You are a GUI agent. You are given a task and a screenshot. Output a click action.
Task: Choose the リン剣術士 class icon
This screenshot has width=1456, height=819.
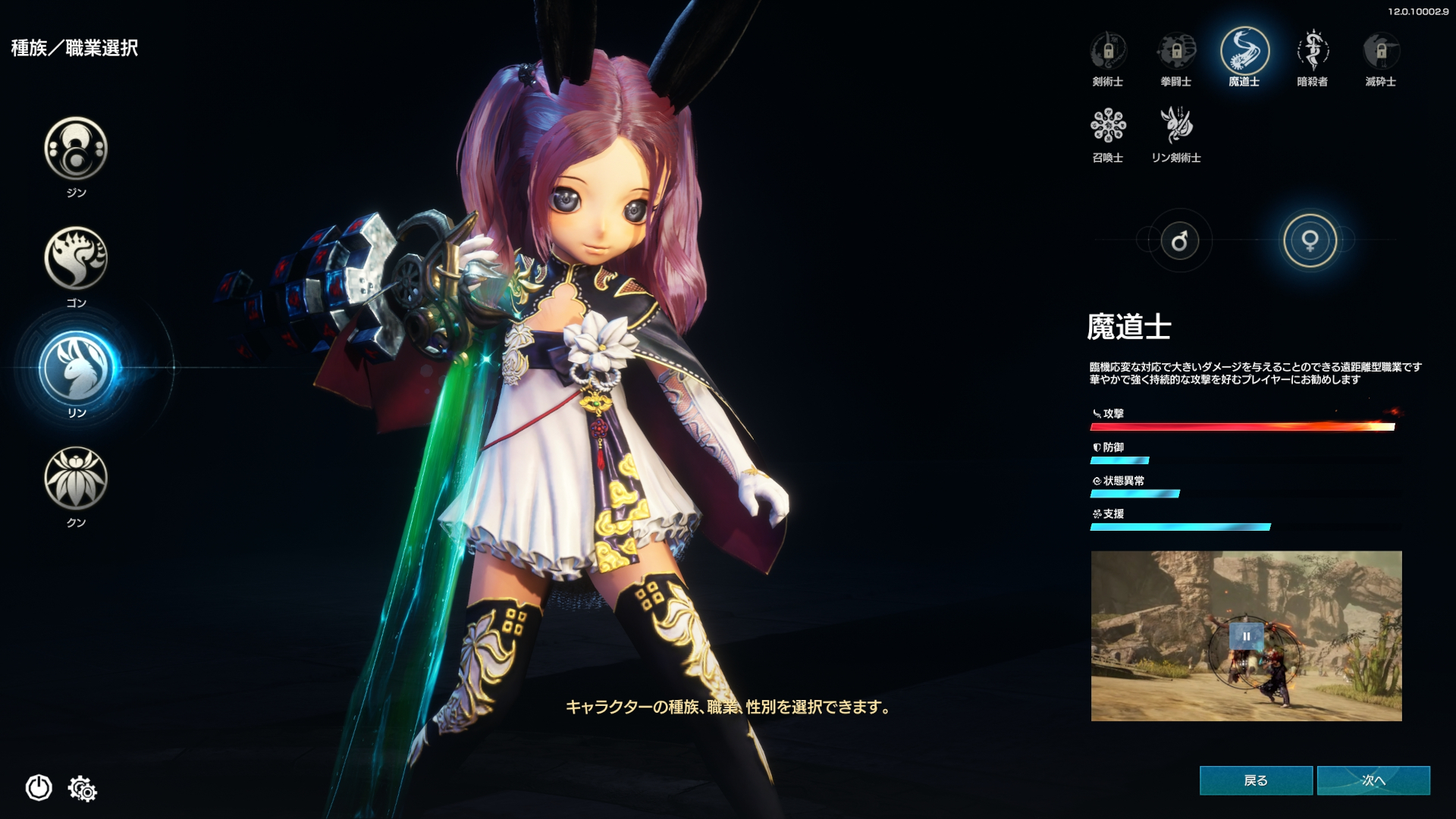click(1176, 126)
